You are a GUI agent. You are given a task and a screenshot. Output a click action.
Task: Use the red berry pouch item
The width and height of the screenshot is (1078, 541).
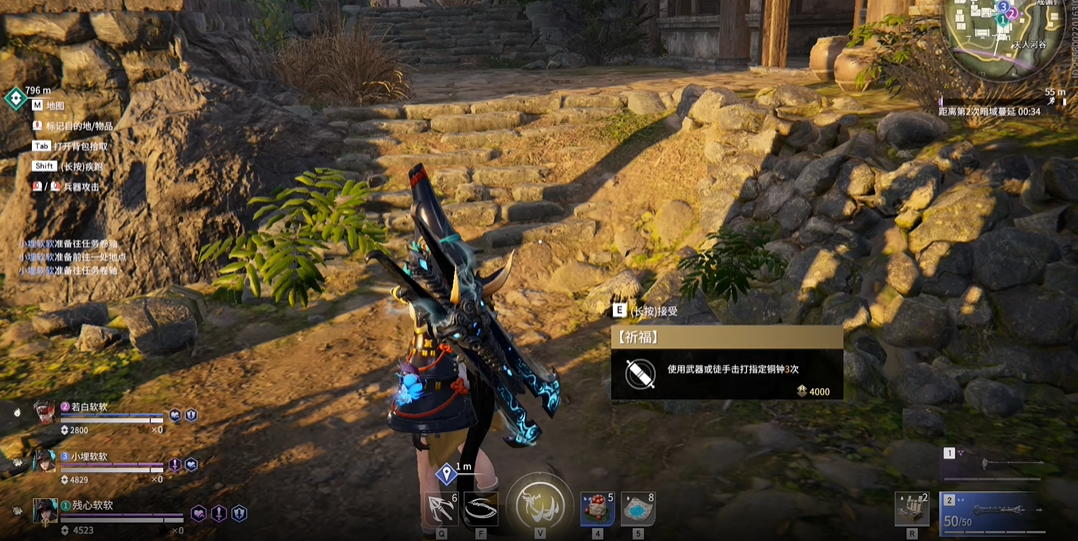[x=598, y=509]
